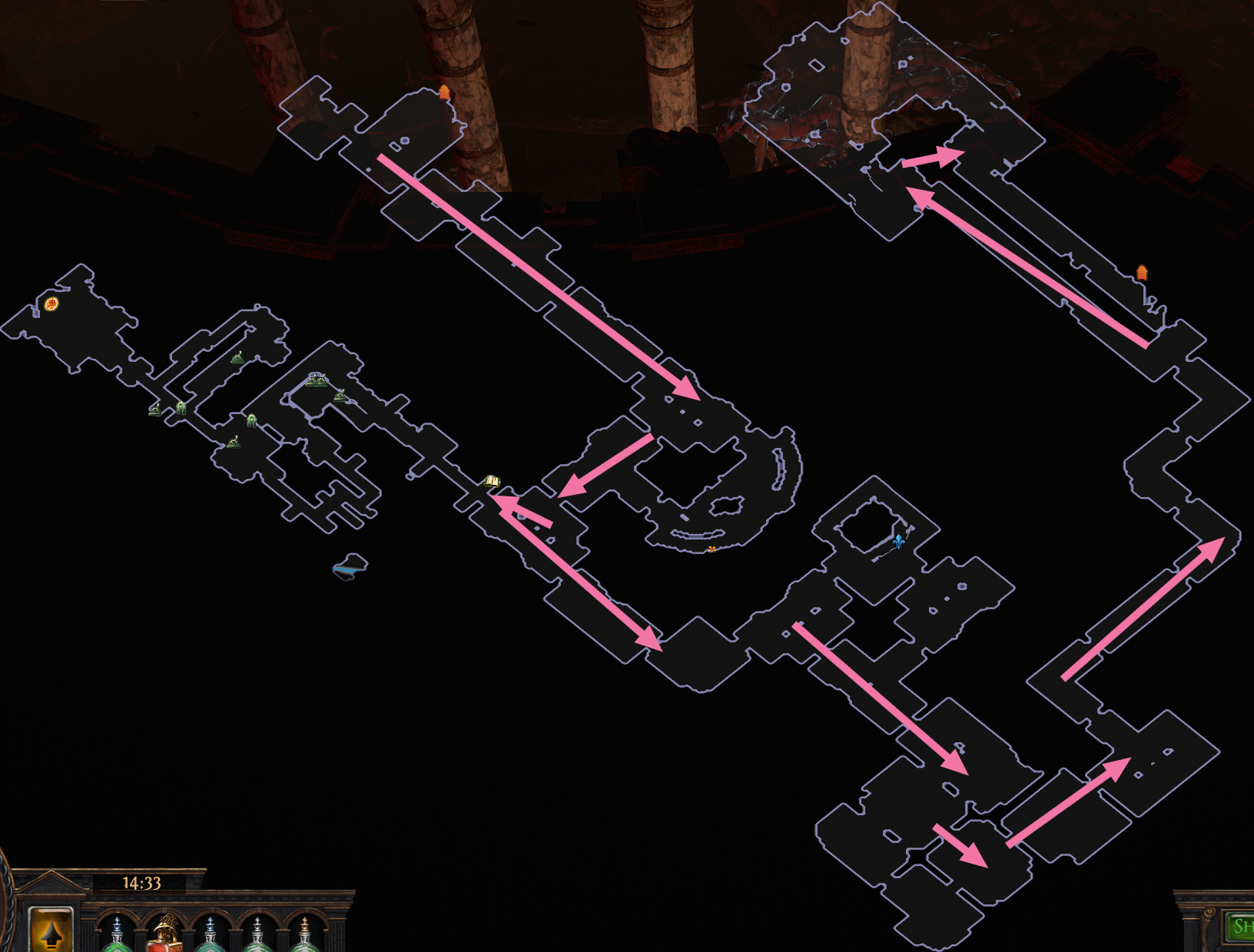Open the green Shop button
This screenshot has width=1254, height=952.
point(1241,927)
